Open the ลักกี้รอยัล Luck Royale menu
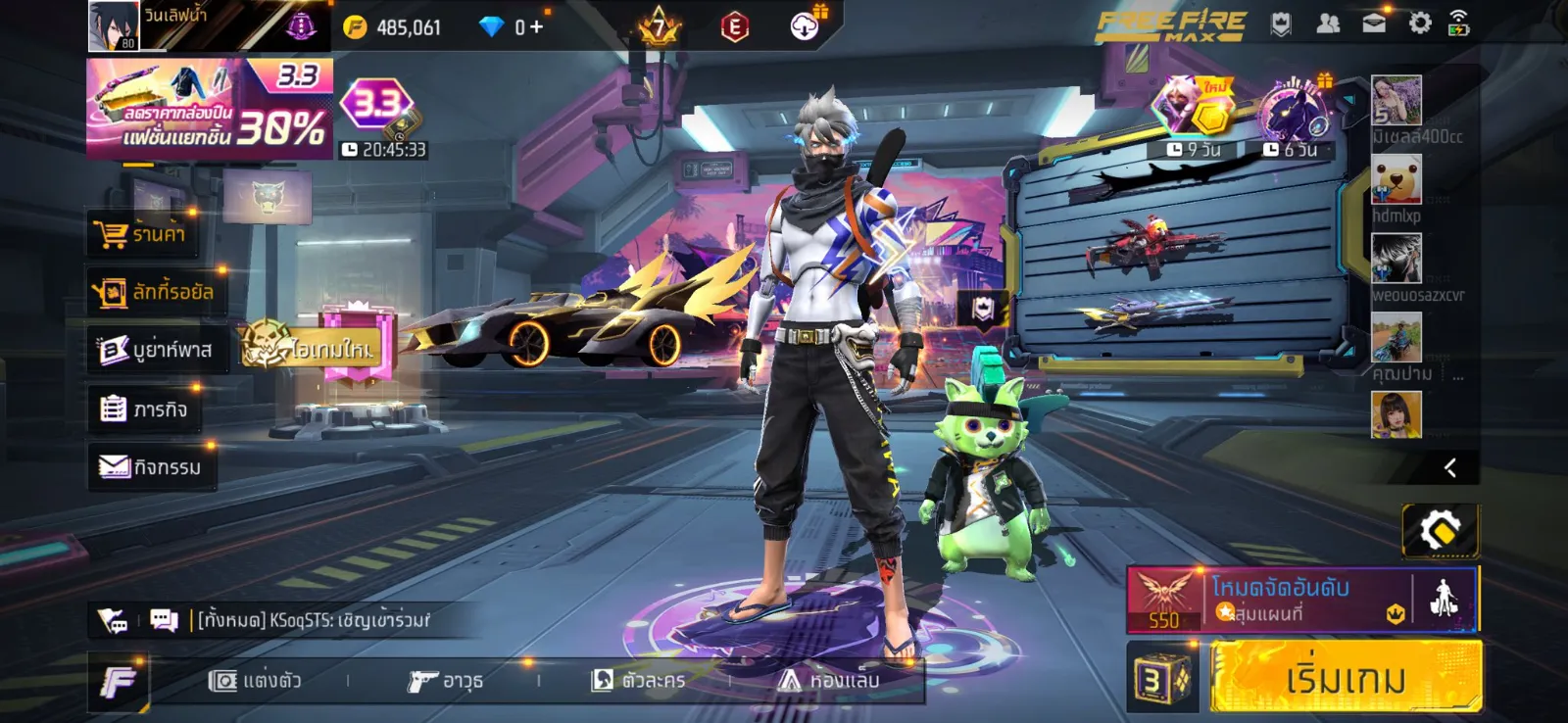 coord(155,292)
